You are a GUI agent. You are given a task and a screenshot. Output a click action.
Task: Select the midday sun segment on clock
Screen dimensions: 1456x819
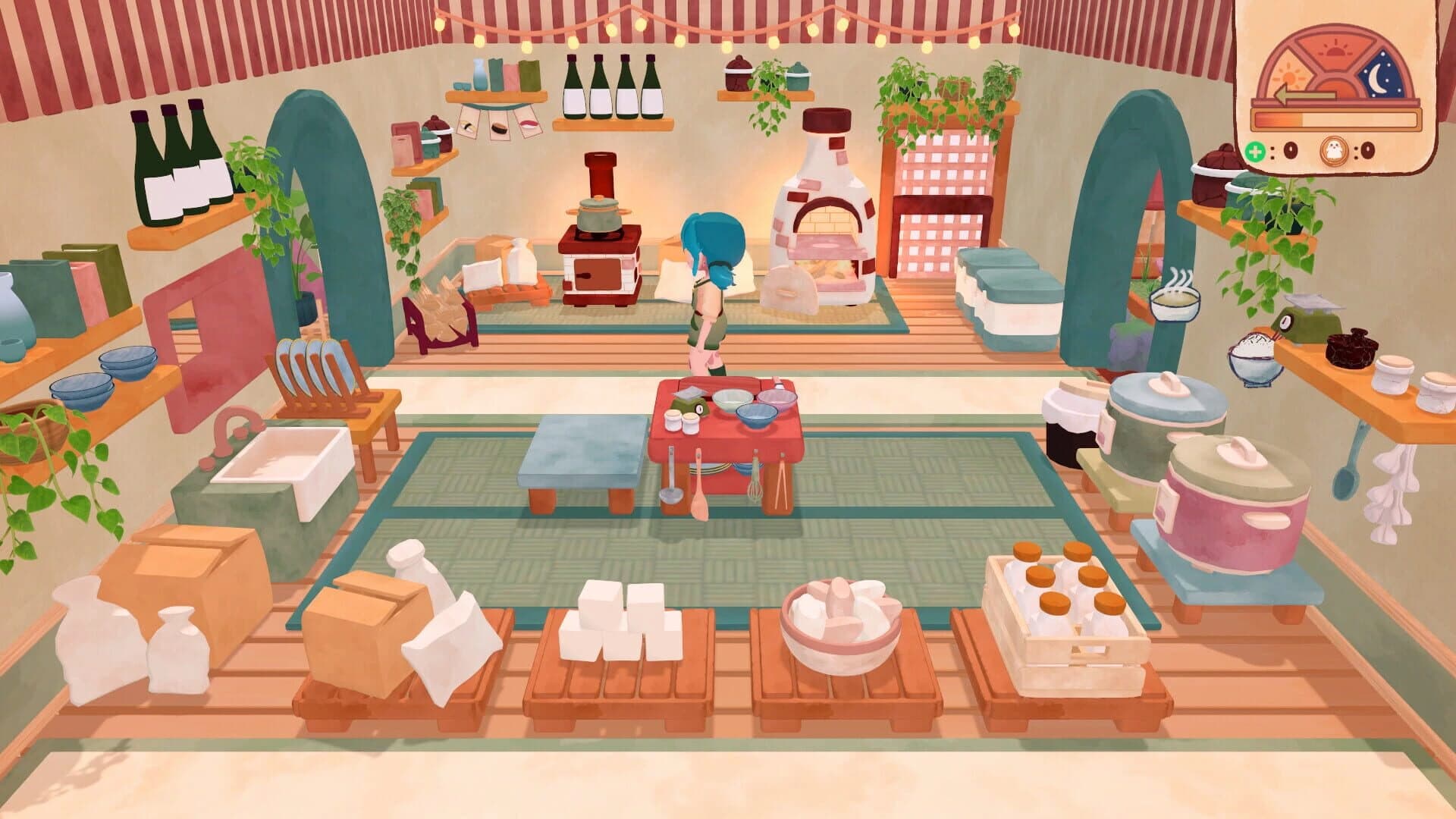pos(1334,49)
